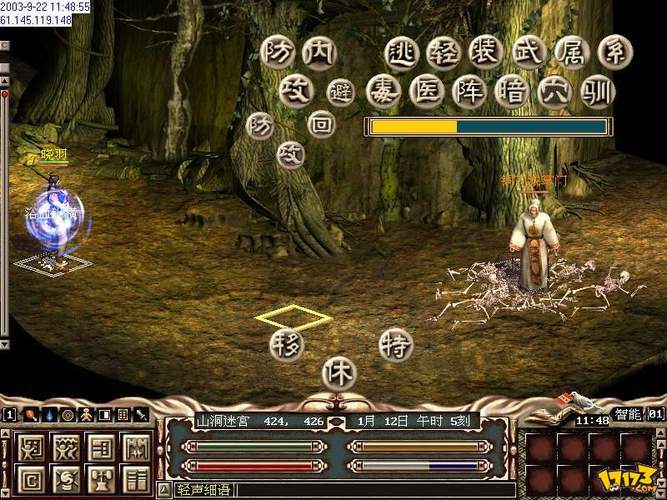Viewport: 667px width, 500px height.
Task: Select the 毒 (poison) round button
Action: (x=383, y=92)
